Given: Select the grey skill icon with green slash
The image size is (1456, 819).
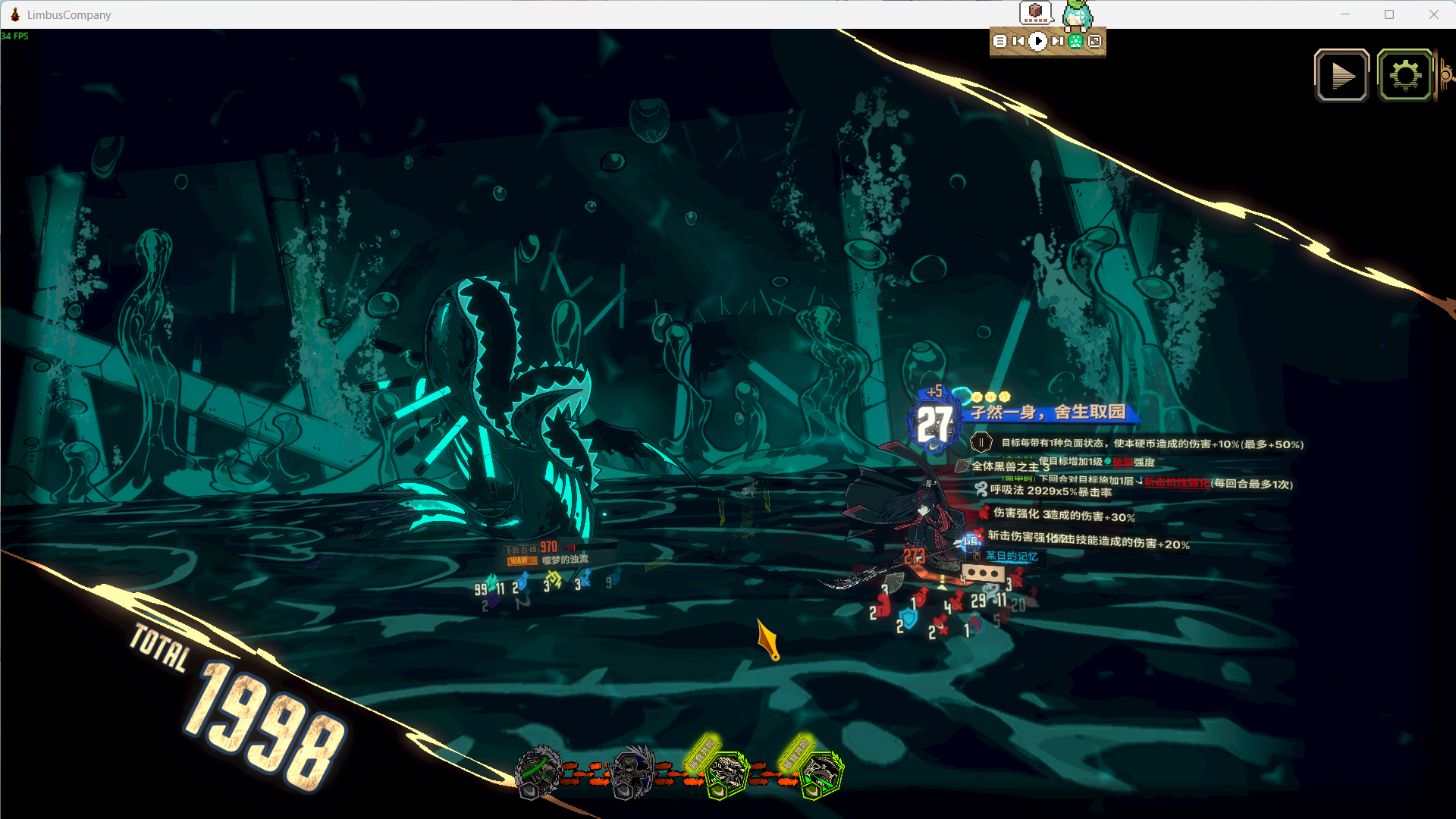Looking at the screenshot, I should point(538,773).
